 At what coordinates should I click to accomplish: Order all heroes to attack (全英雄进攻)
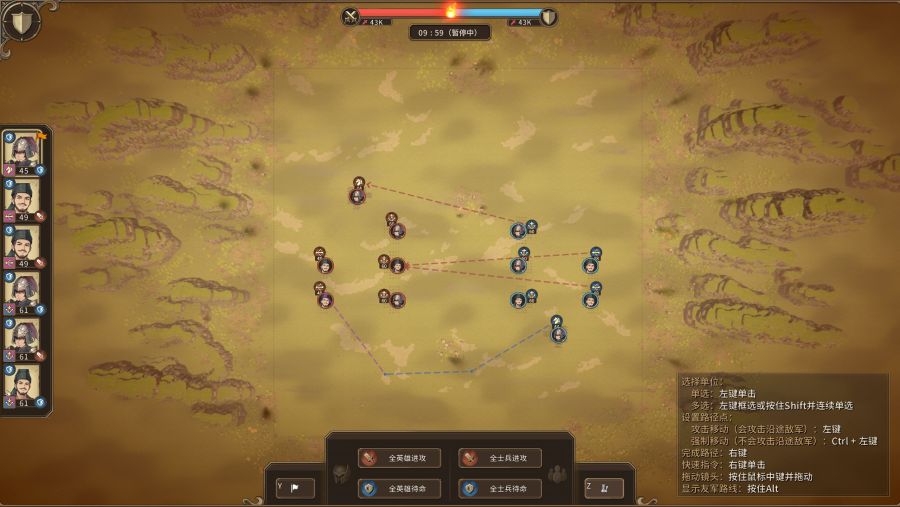[x=399, y=458]
